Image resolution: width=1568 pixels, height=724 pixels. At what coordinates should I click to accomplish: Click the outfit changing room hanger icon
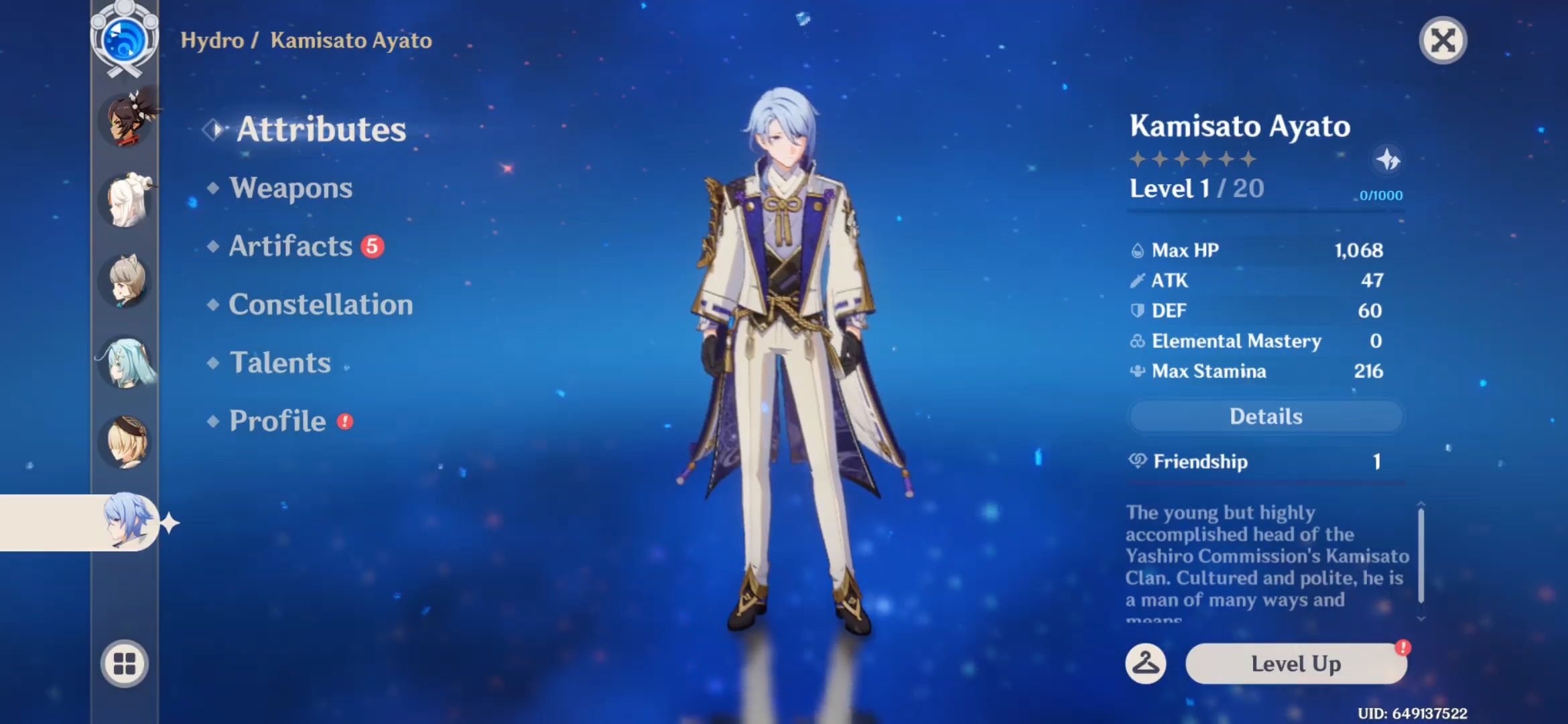click(x=1147, y=664)
